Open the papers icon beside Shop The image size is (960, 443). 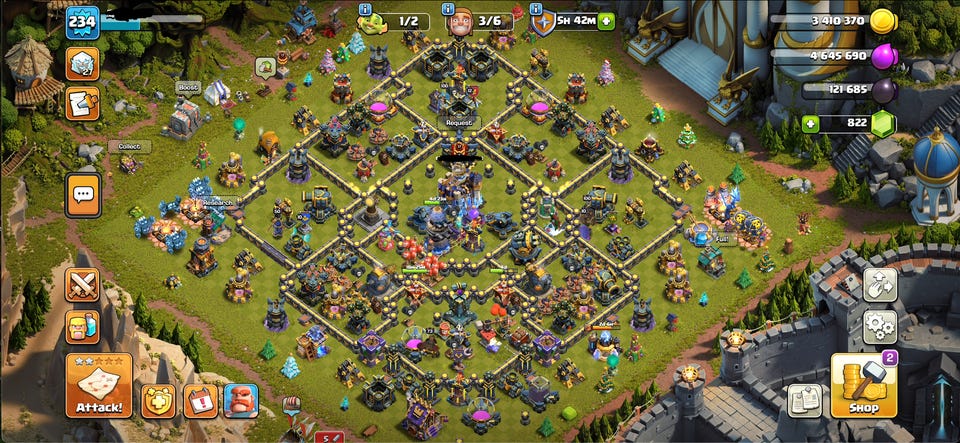point(804,400)
